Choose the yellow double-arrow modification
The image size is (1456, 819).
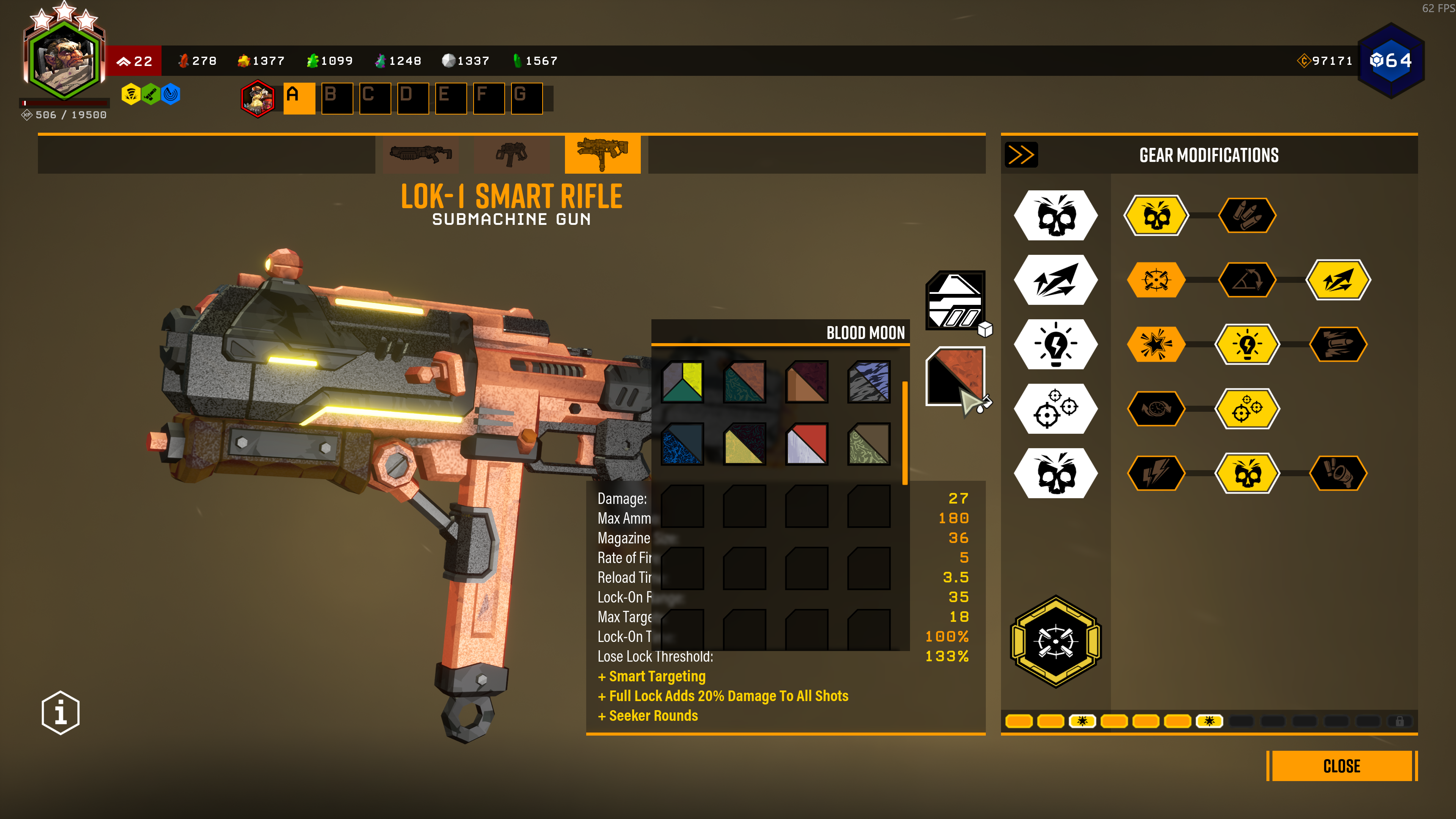coord(1338,280)
